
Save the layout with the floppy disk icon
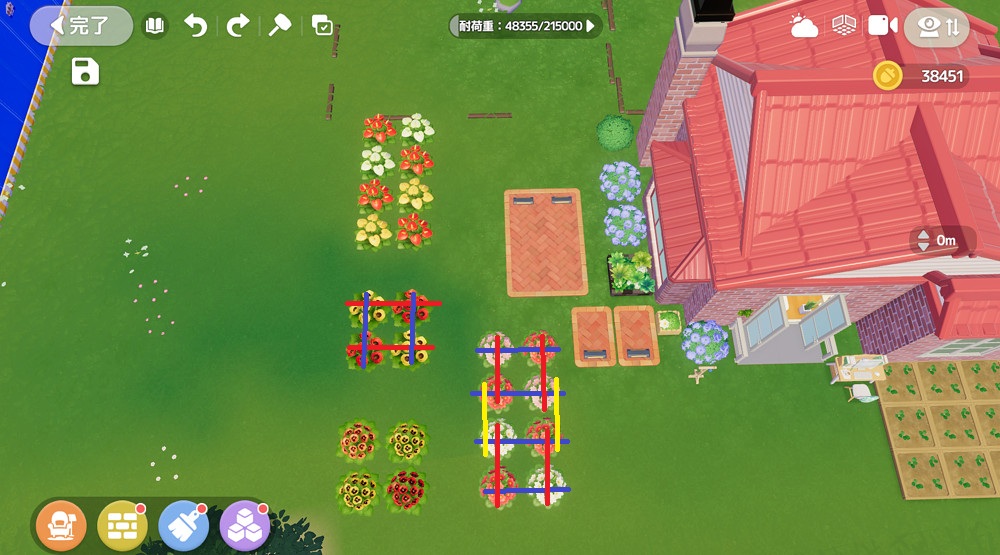click(x=85, y=72)
